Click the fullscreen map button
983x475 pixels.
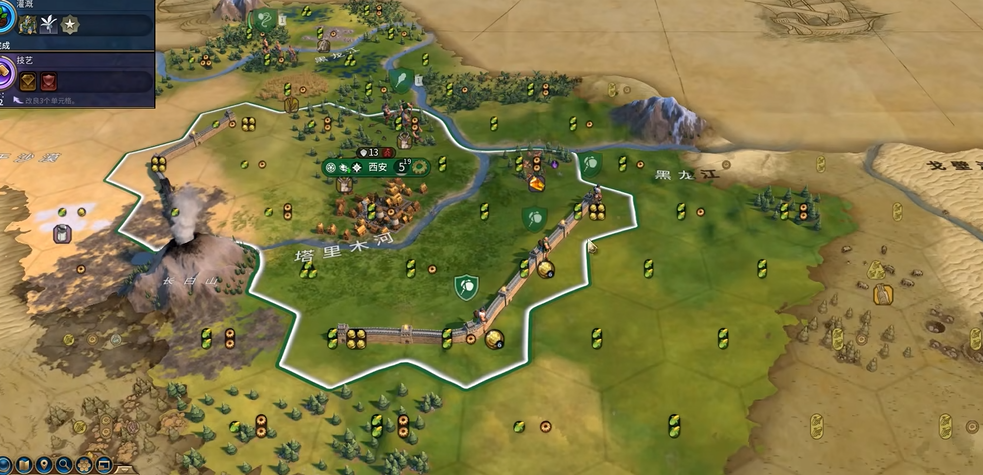(102, 465)
